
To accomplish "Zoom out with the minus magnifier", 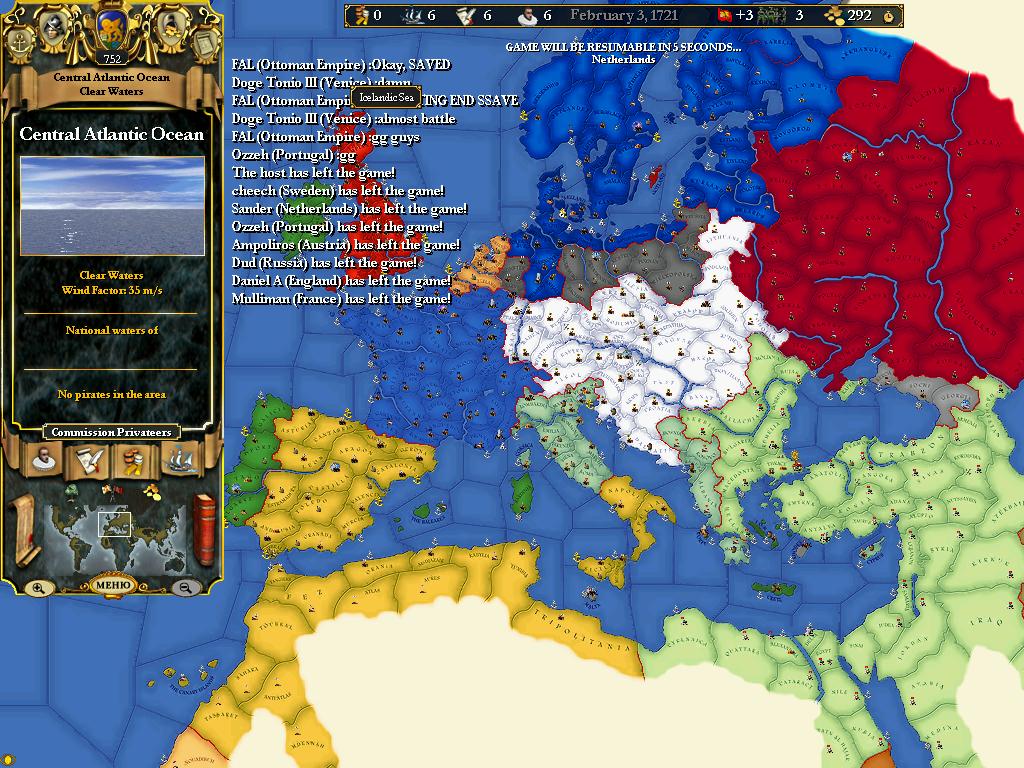I will point(185,587).
